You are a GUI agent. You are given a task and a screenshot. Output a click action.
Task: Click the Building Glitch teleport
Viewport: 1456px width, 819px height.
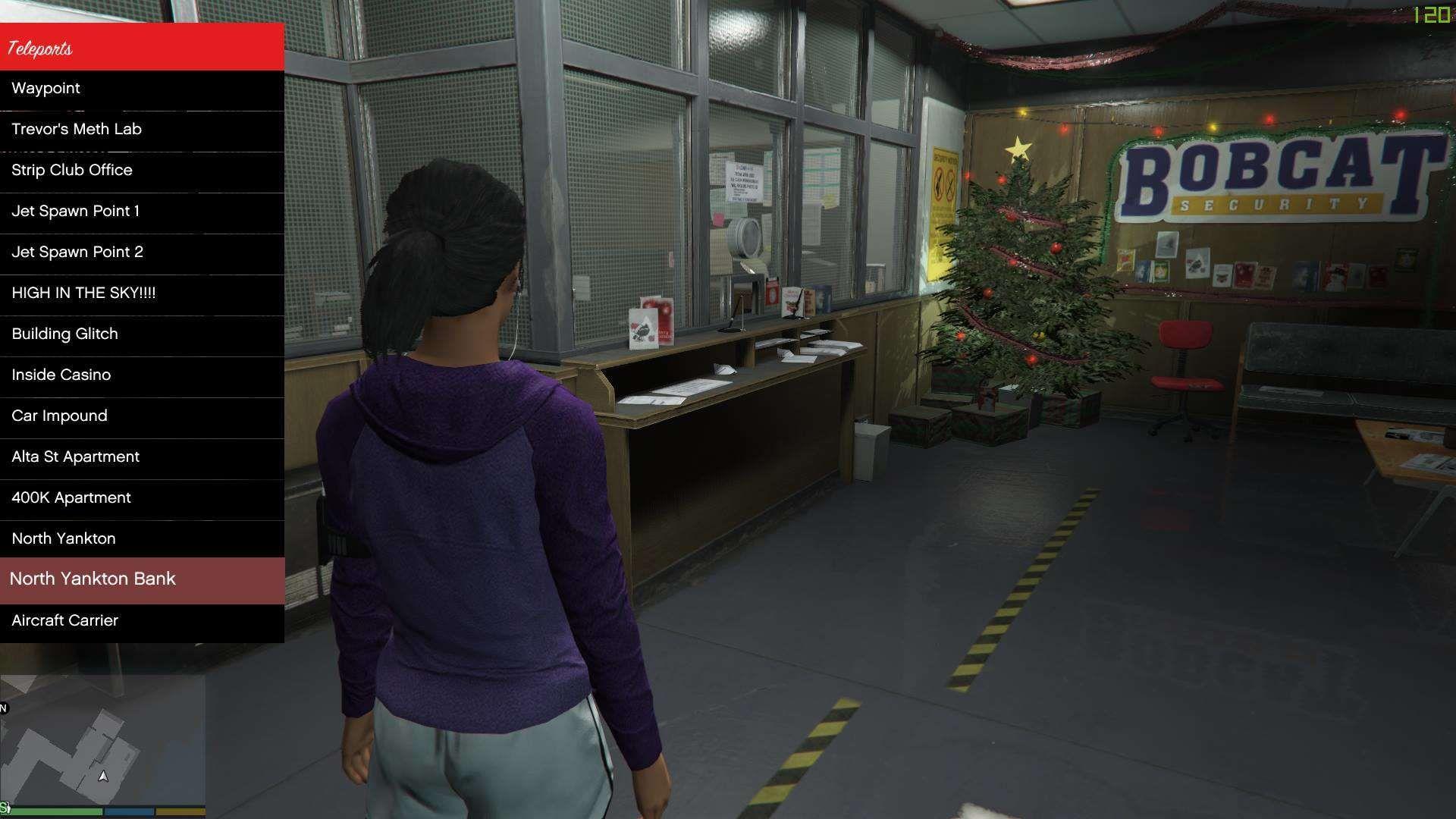142,334
